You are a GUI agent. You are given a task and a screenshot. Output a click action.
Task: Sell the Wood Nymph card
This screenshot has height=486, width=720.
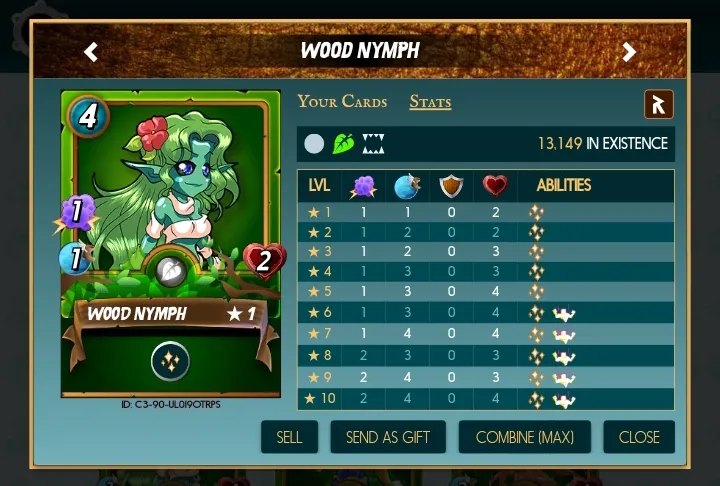point(289,437)
